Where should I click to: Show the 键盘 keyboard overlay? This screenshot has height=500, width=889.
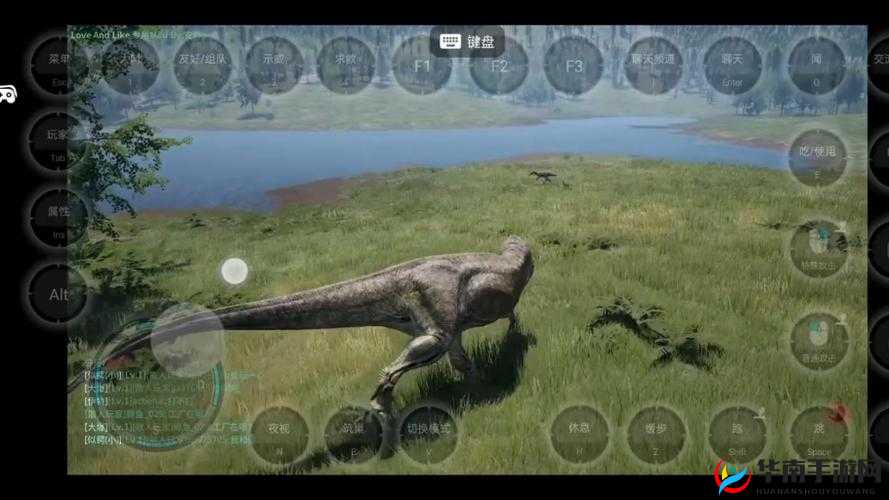tap(467, 41)
